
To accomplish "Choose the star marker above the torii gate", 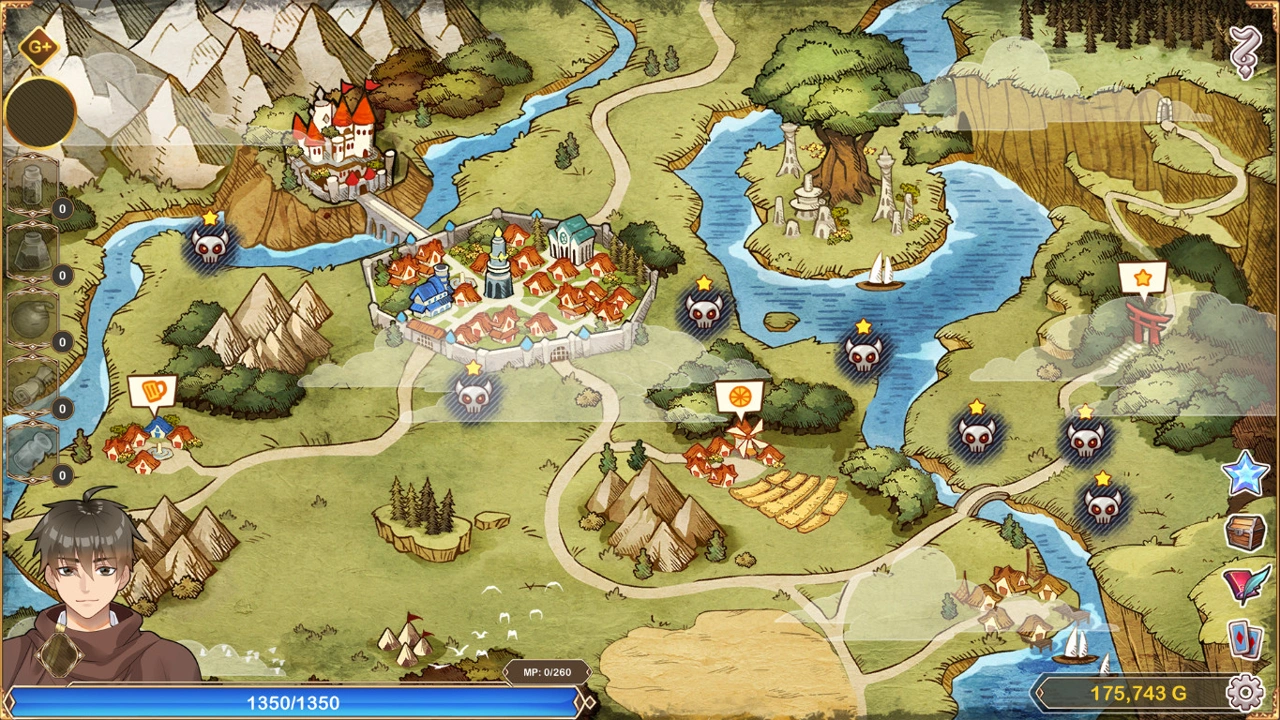I will tap(1142, 278).
